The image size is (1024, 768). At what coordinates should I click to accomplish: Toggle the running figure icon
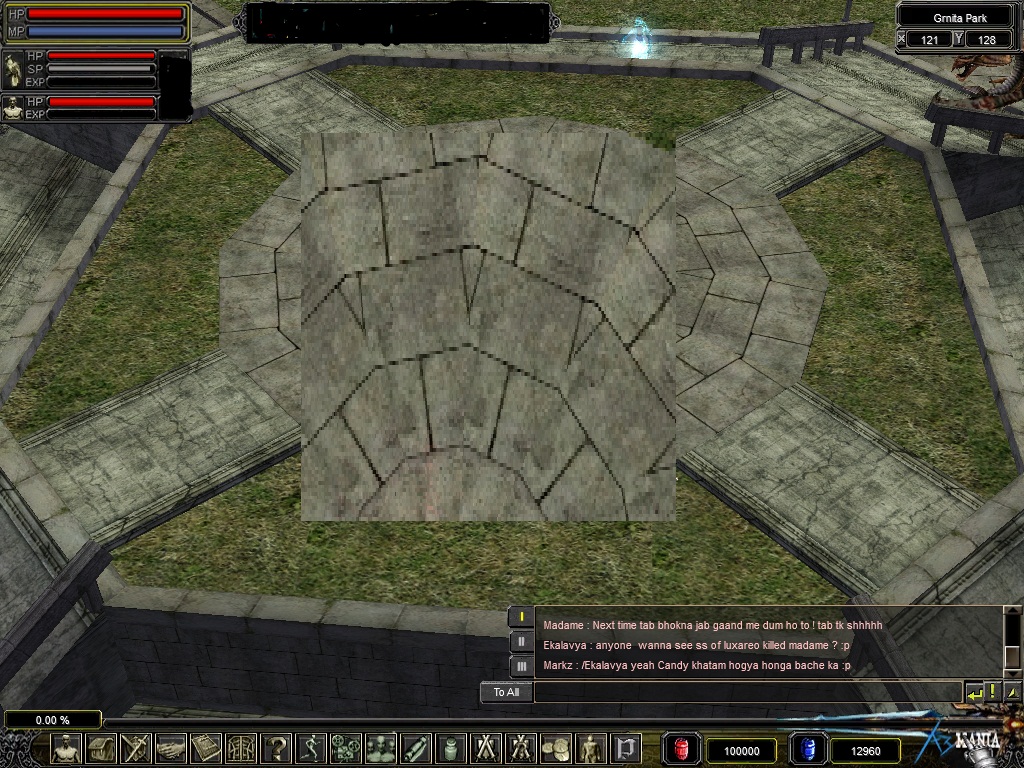pos(311,748)
